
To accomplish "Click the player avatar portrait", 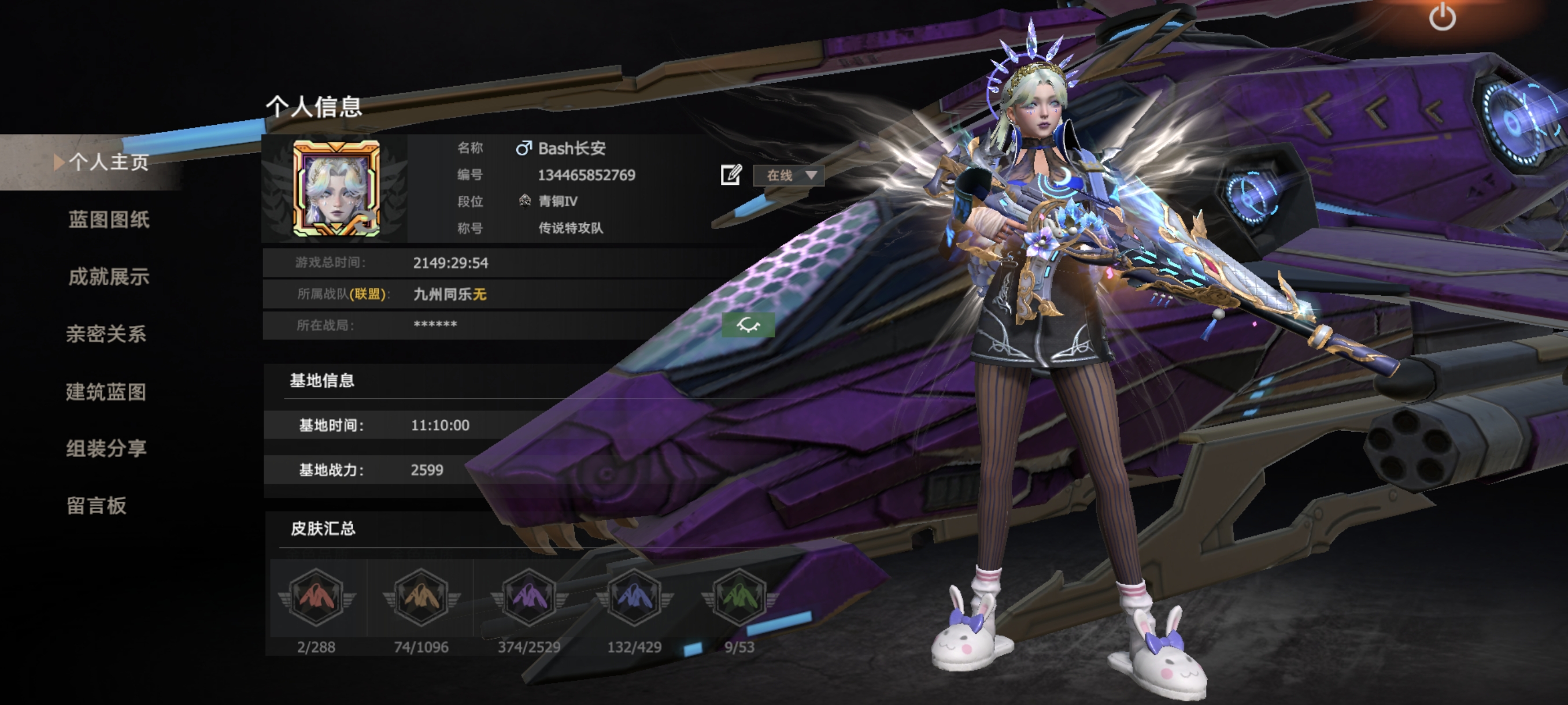I will 336,188.
